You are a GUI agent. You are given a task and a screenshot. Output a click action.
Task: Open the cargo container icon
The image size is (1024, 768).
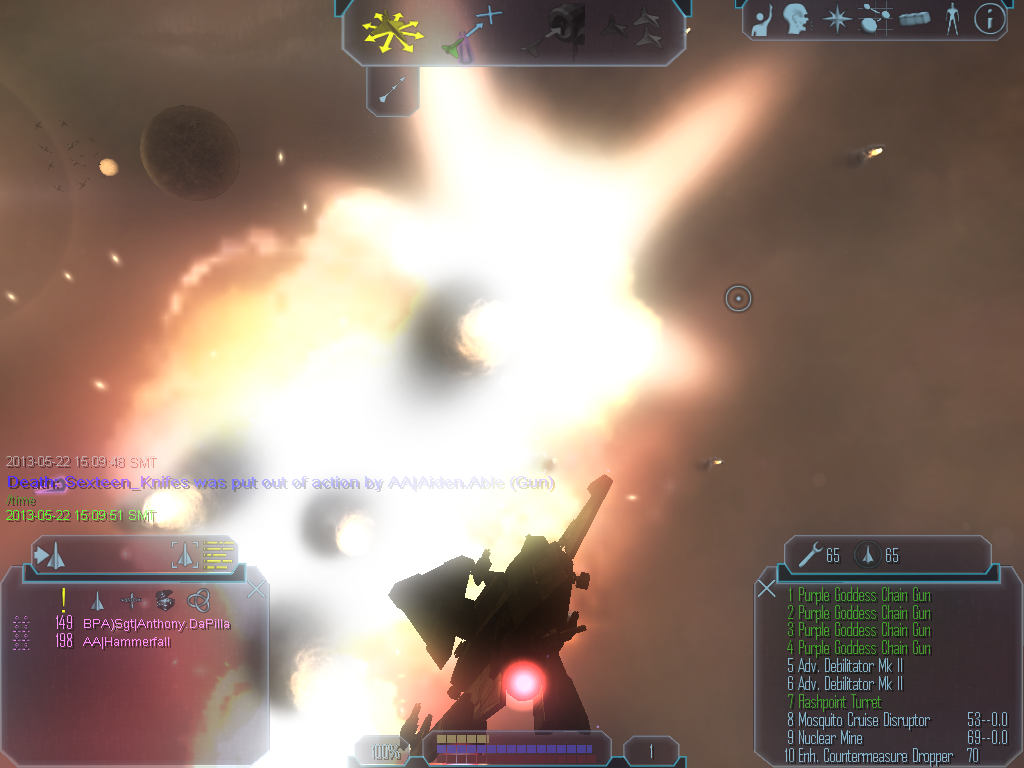(914, 19)
